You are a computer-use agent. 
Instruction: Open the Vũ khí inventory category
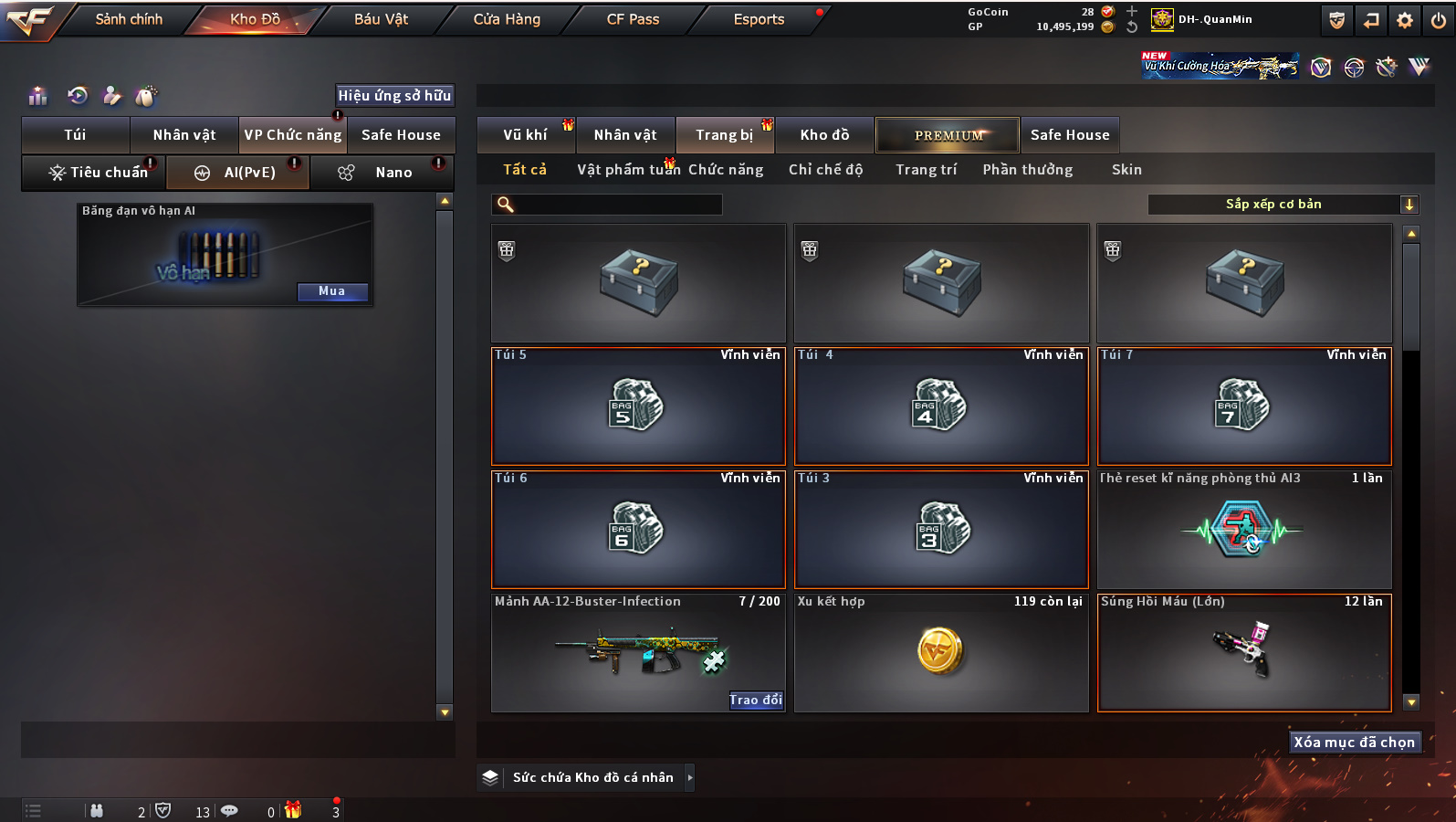tap(526, 135)
